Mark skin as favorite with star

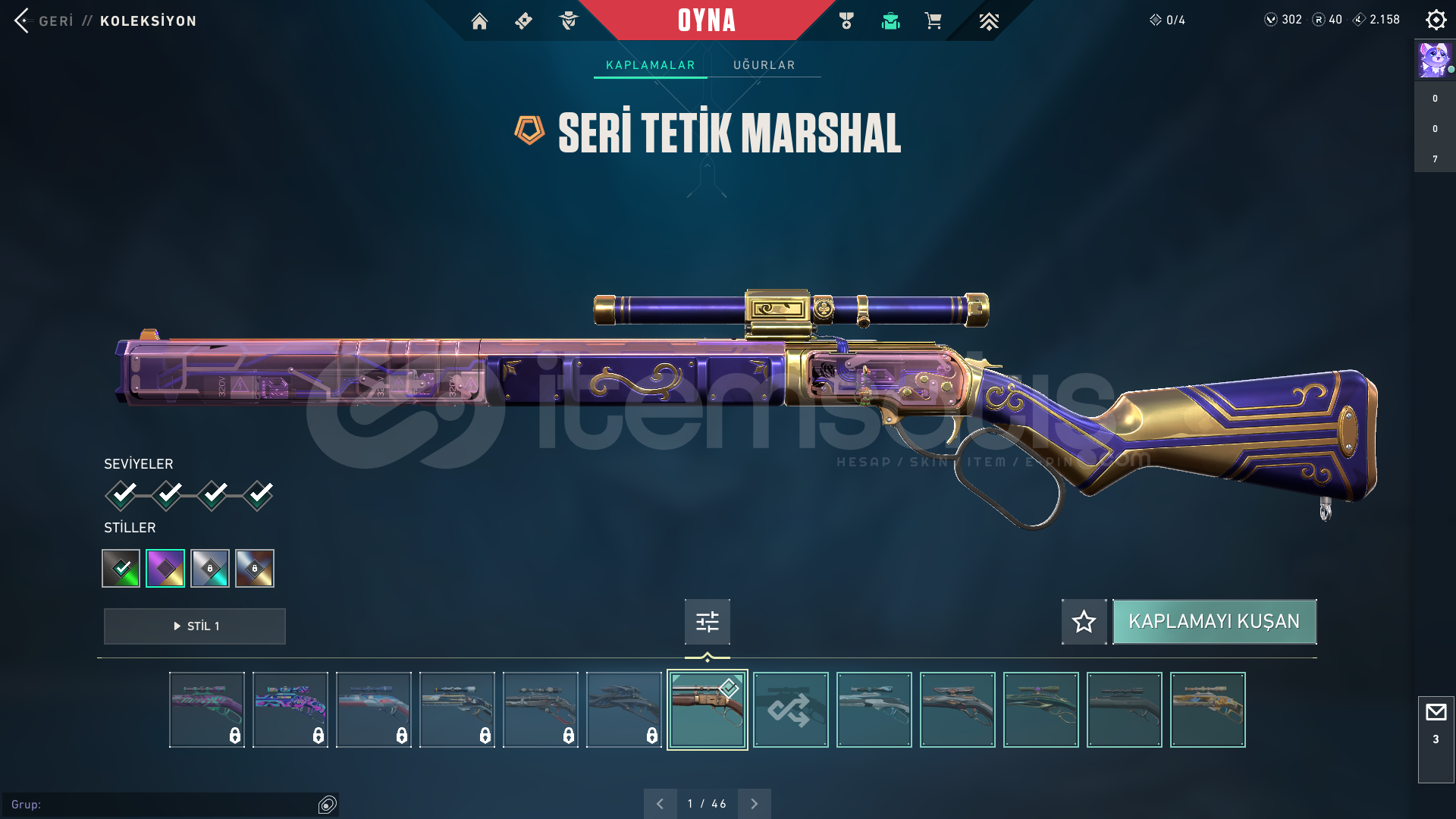(x=1084, y=622)
